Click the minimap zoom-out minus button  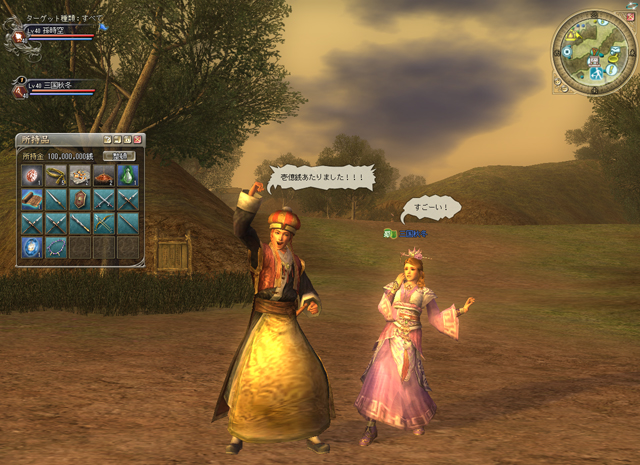tap(566, 89)
